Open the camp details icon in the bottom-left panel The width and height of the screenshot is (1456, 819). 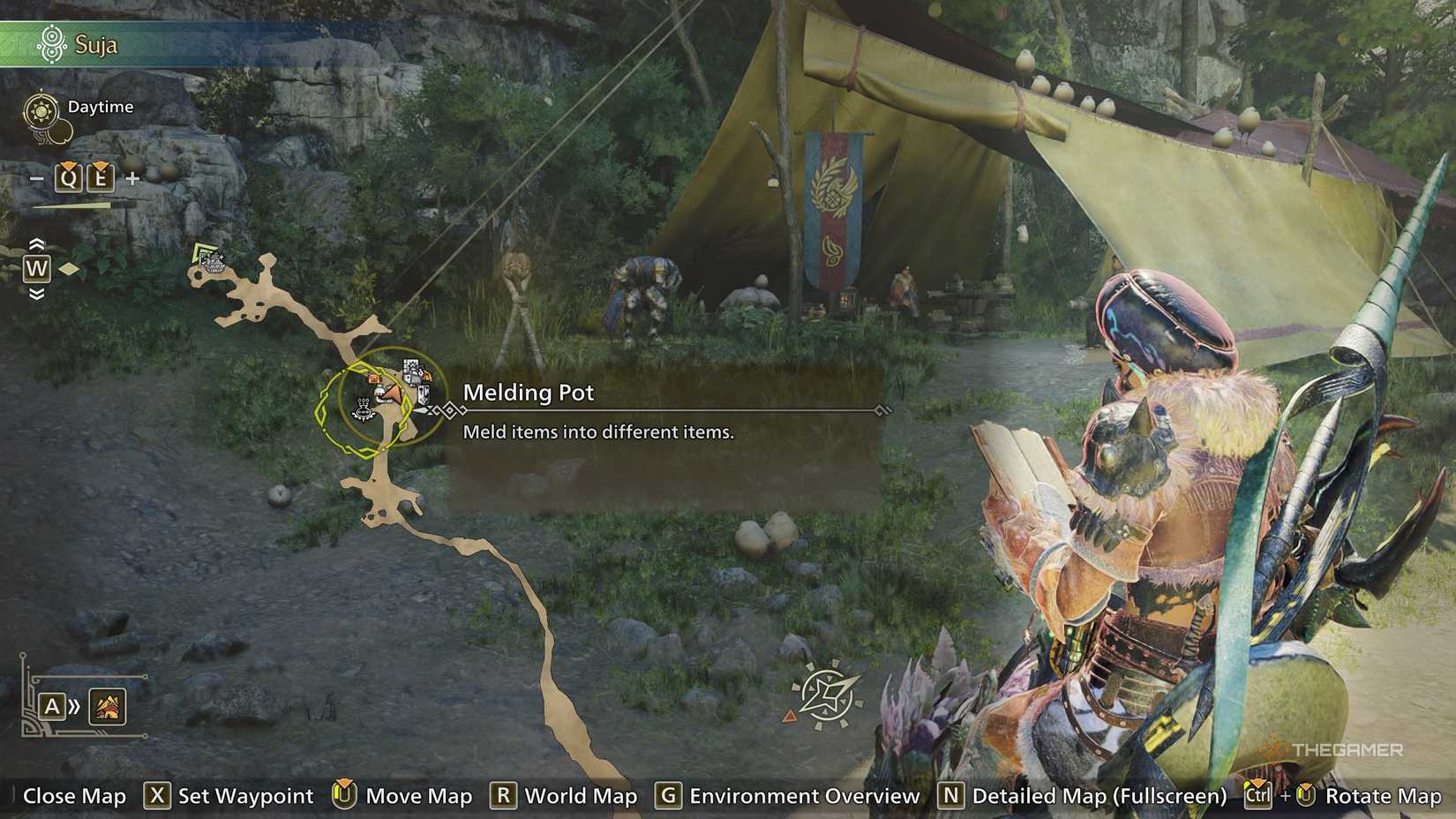tap(106, 708)
